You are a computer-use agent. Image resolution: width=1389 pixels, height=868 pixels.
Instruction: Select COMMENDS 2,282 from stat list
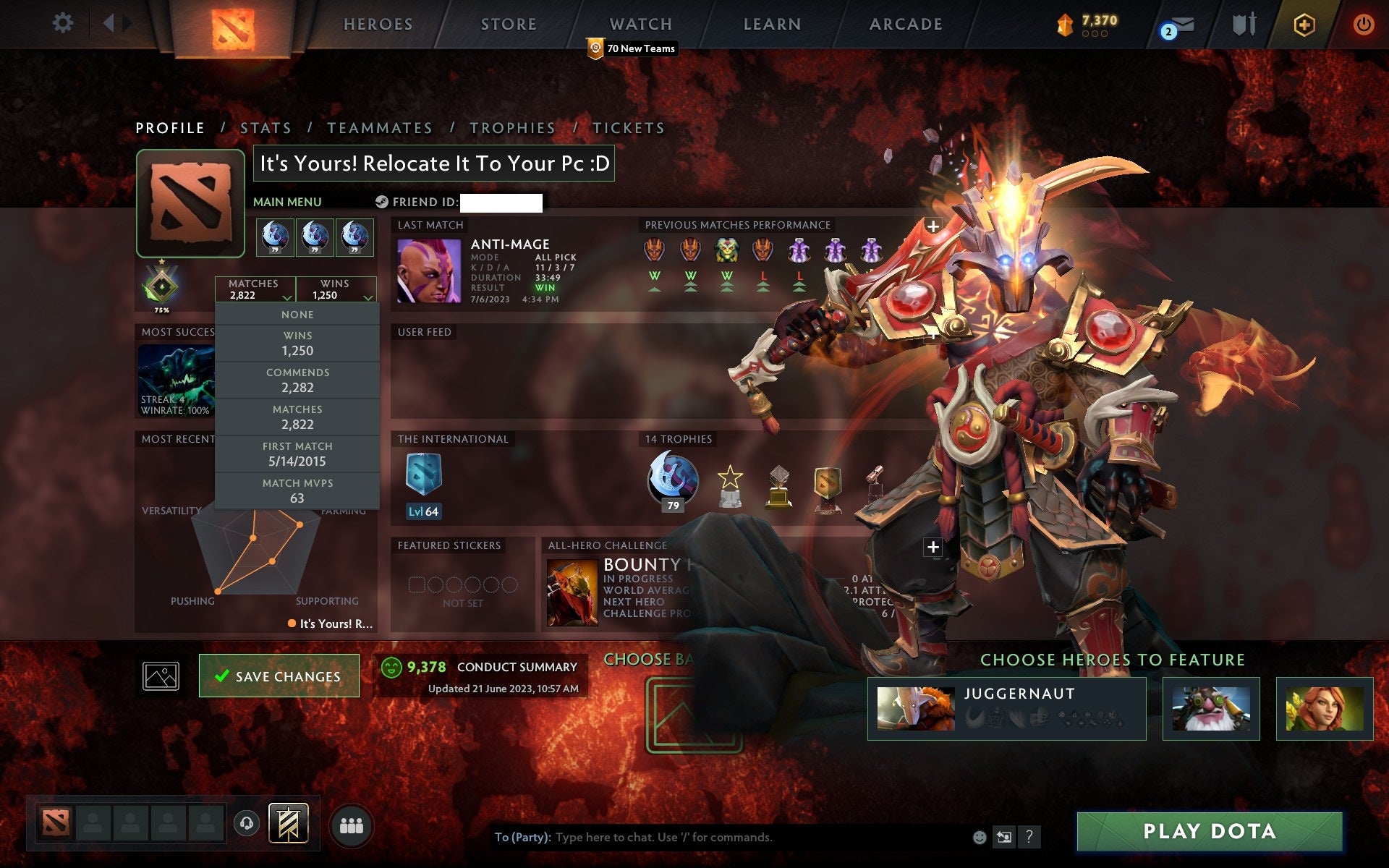click(x=297, y=380)
